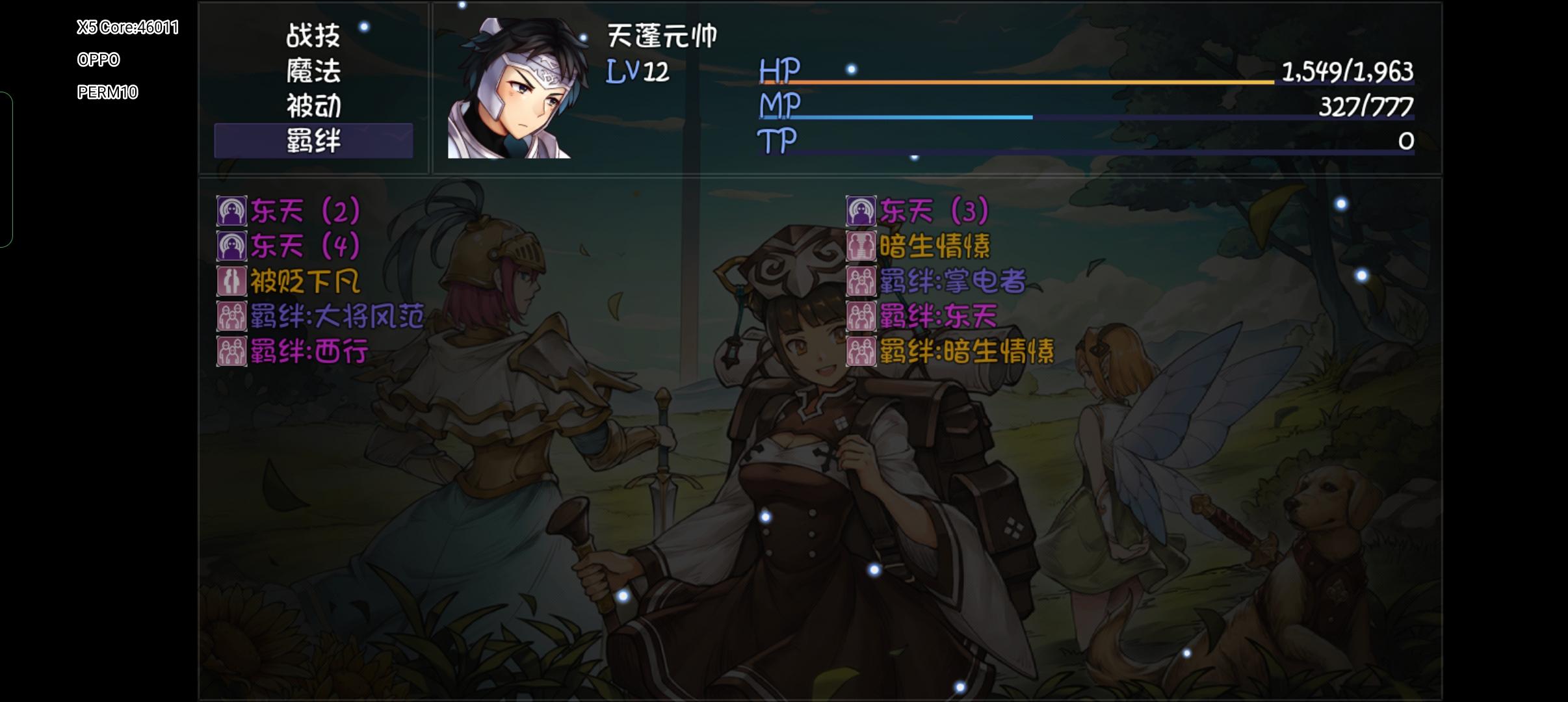The image size is (1568, 702).
Task: Open the 魔法 tab
Action: [313, 73]
